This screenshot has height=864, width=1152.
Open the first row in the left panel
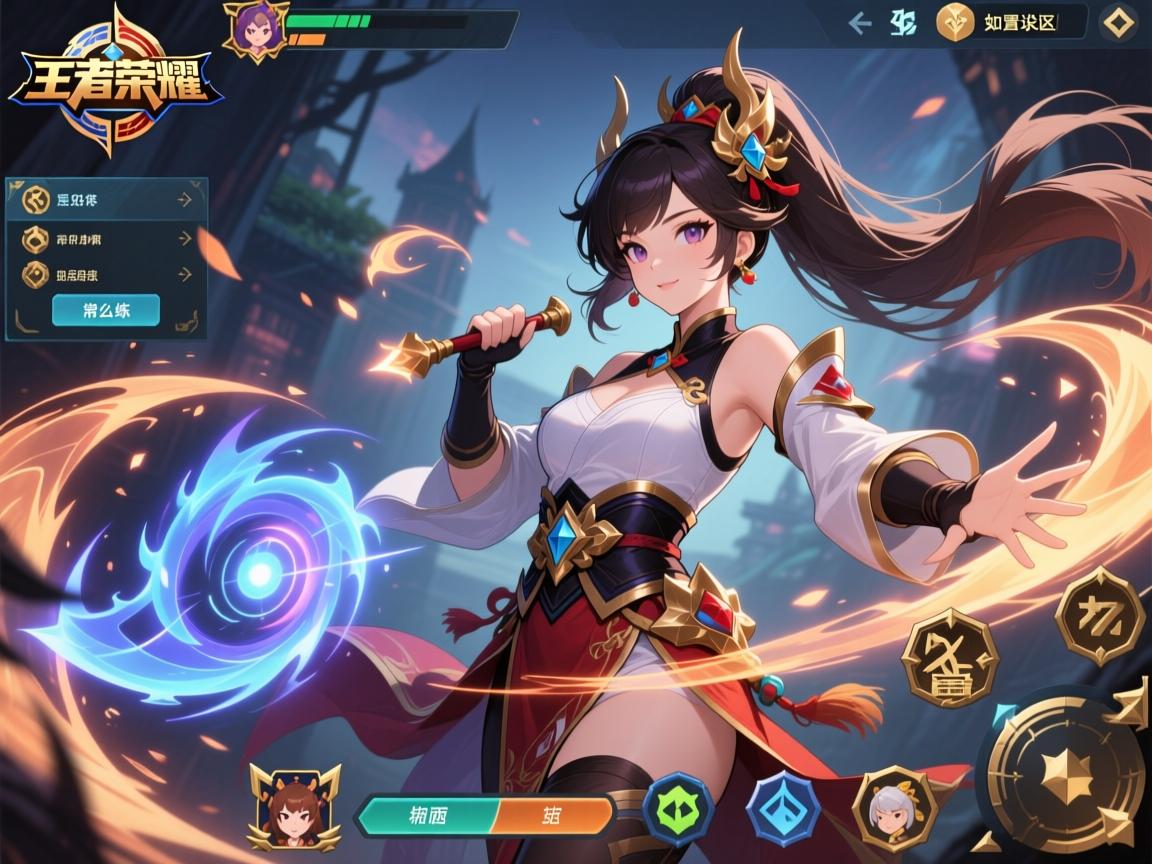click(x=107, y=200)
